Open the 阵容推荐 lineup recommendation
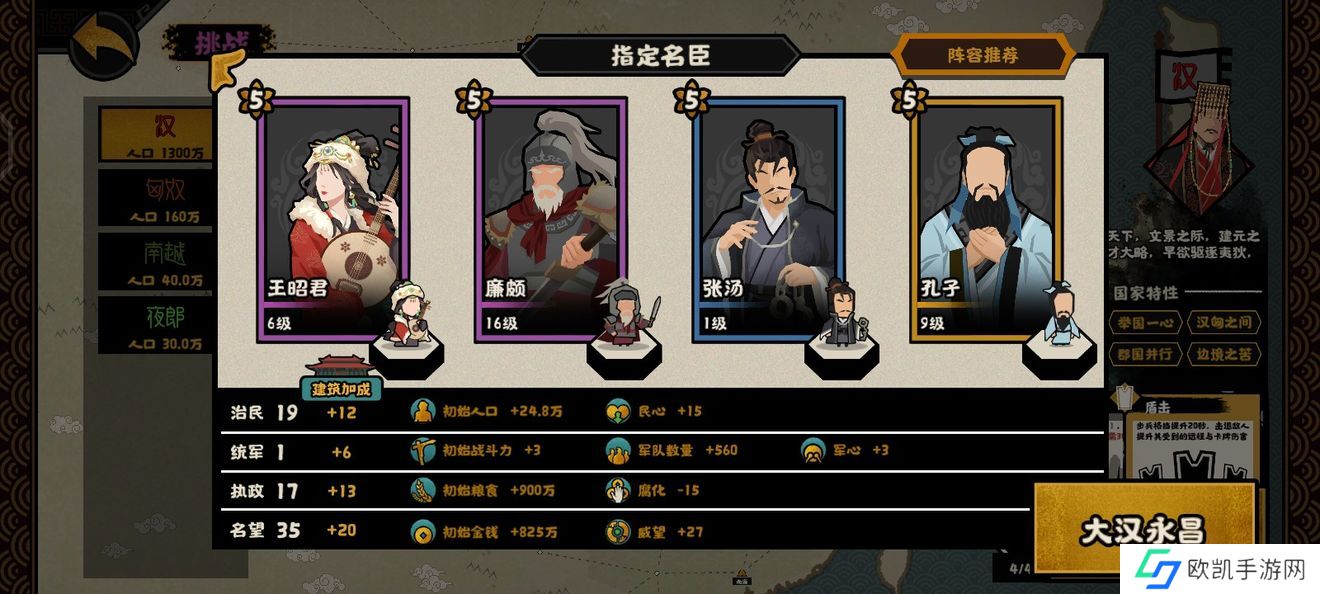Viewport: 1320px width, 594px height. 983,56
